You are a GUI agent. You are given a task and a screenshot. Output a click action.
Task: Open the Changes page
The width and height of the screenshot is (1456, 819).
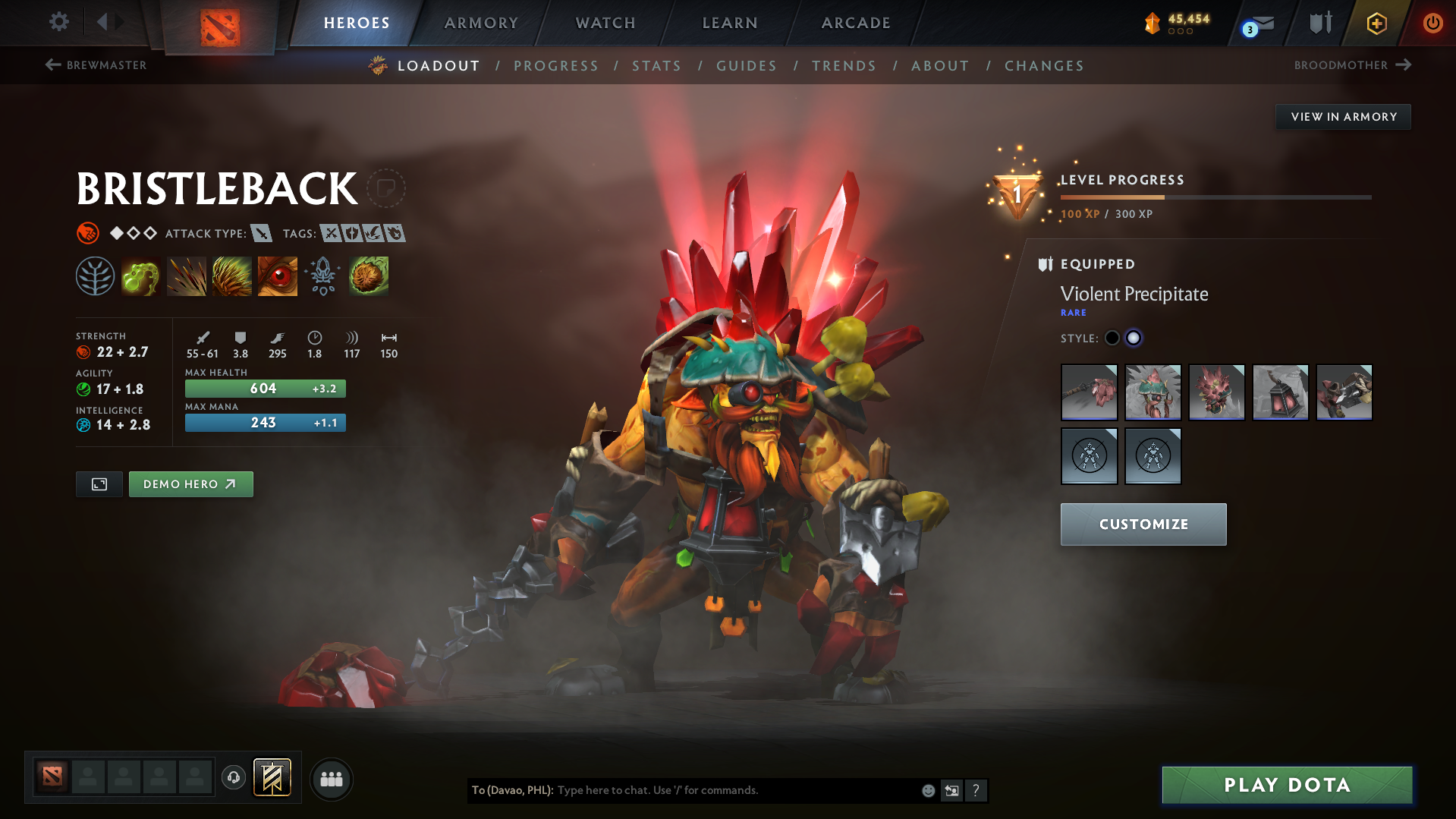pyautogui.click(x=1044, y=66)
